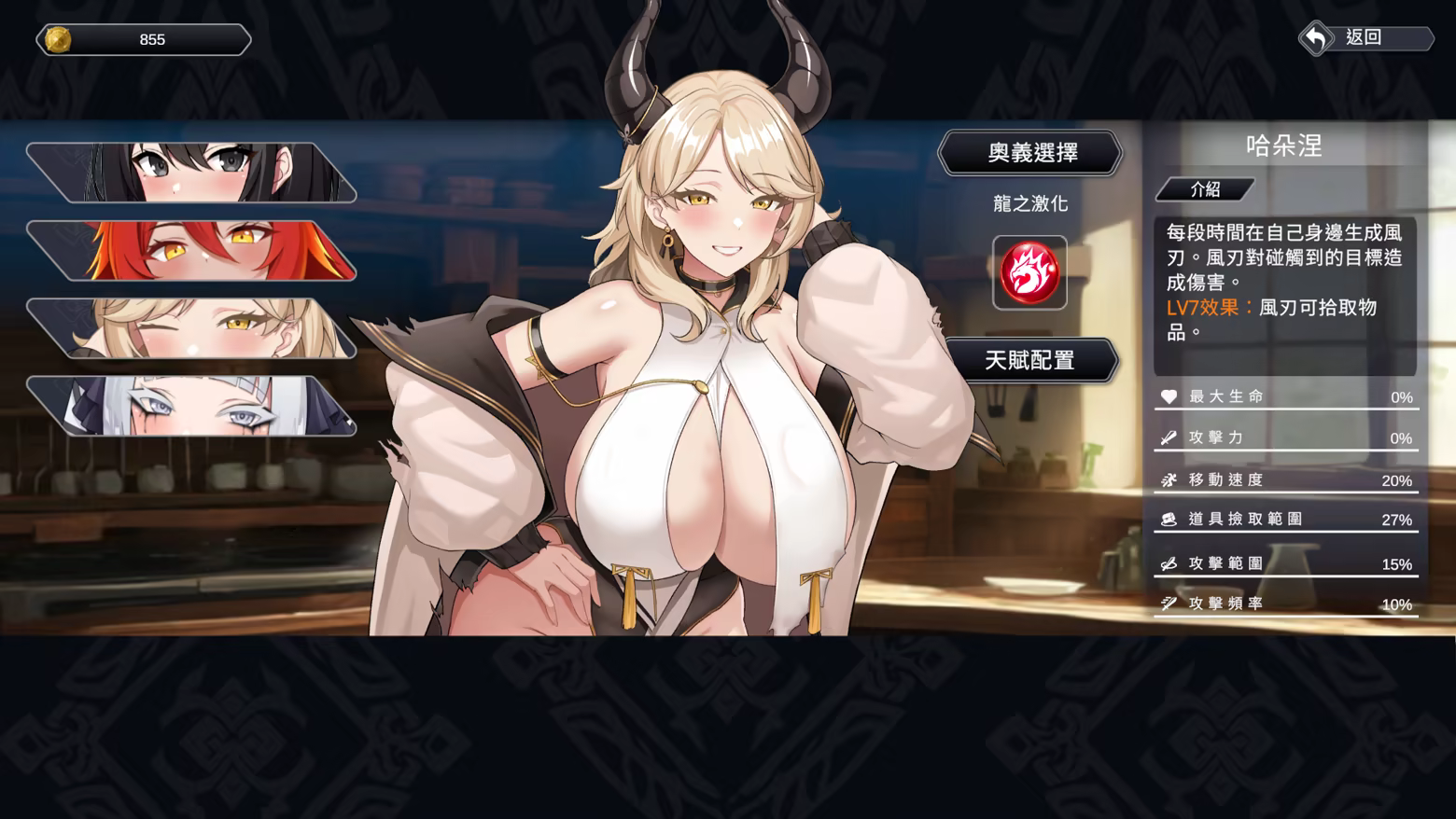Click the running figure icon beside 移動速度
The image size is (1456, 819).
[x=1167, y=479]
